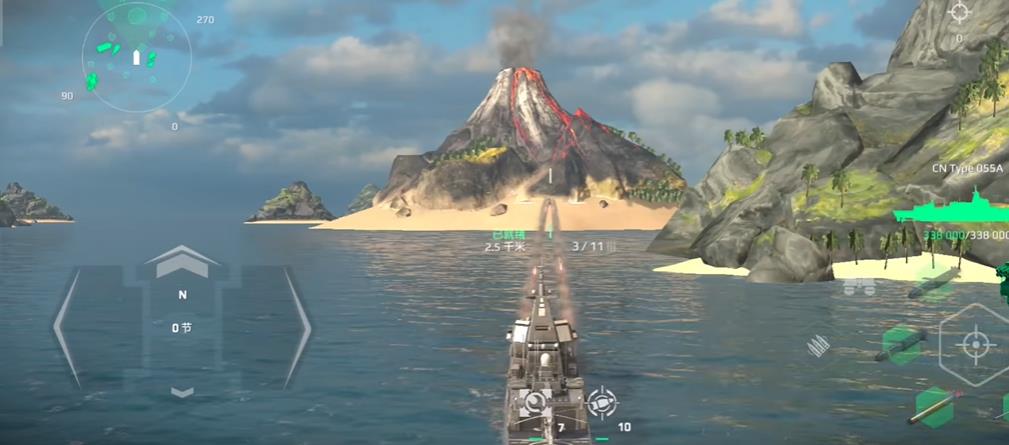Steer right with the right rudder arrow
Viewport: 1009px width, 445px height.
click(x=298, y=327)
